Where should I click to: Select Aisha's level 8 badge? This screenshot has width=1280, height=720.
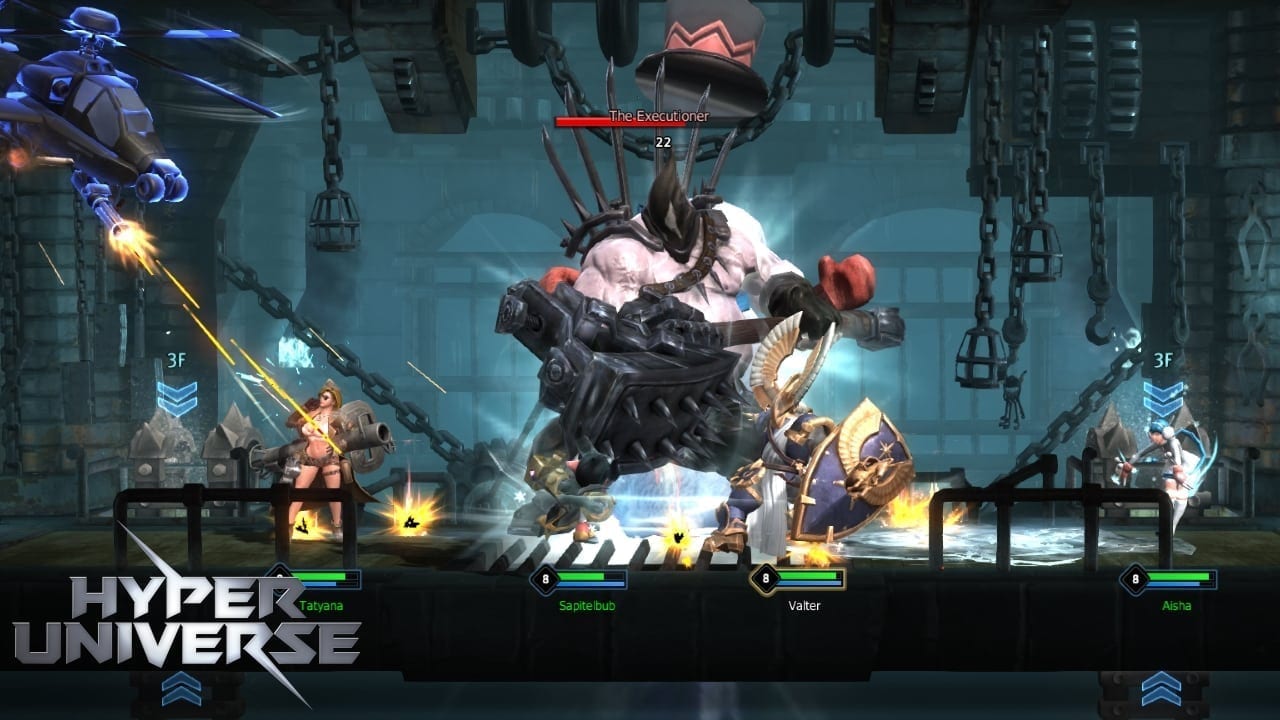point(1135,580)
